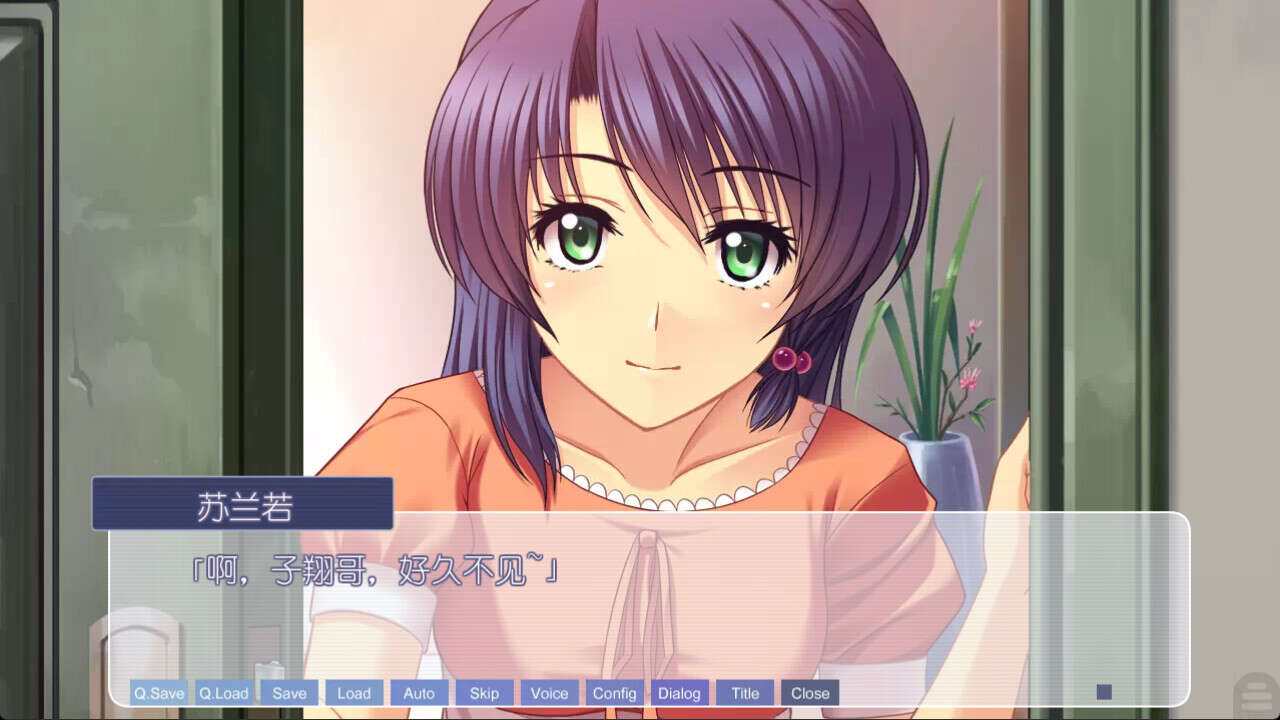Quick save with the Q.Save button
This screenshot has width=1280, height=720.
pos(158,692)
